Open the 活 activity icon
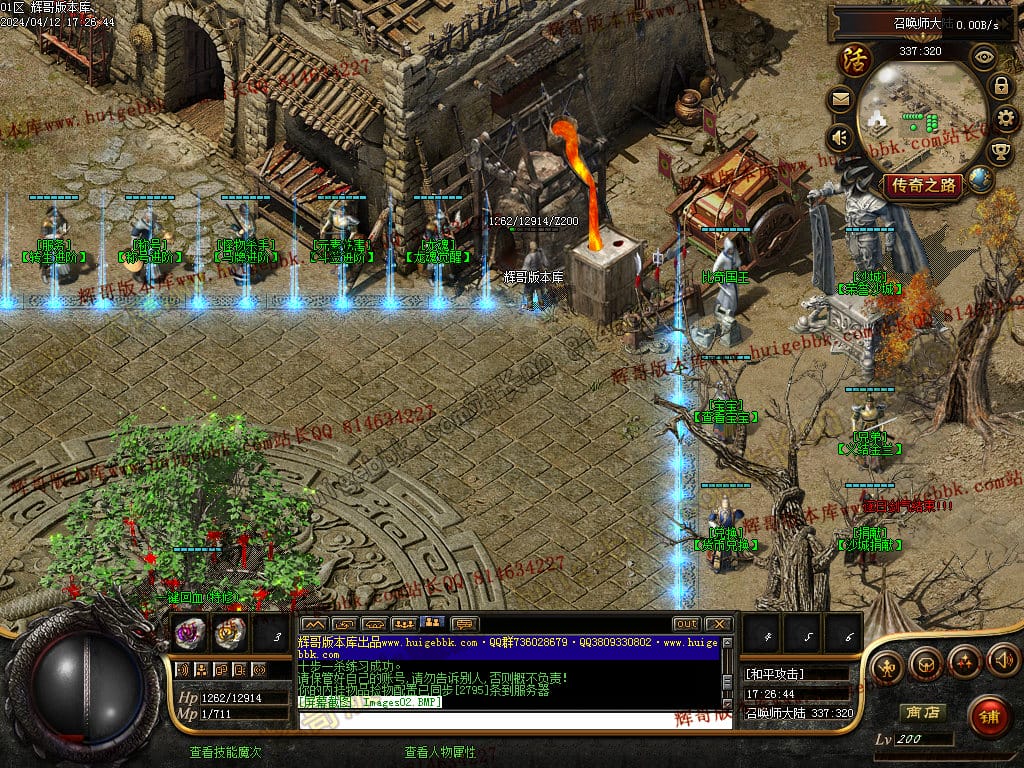 tap(855, 58)
